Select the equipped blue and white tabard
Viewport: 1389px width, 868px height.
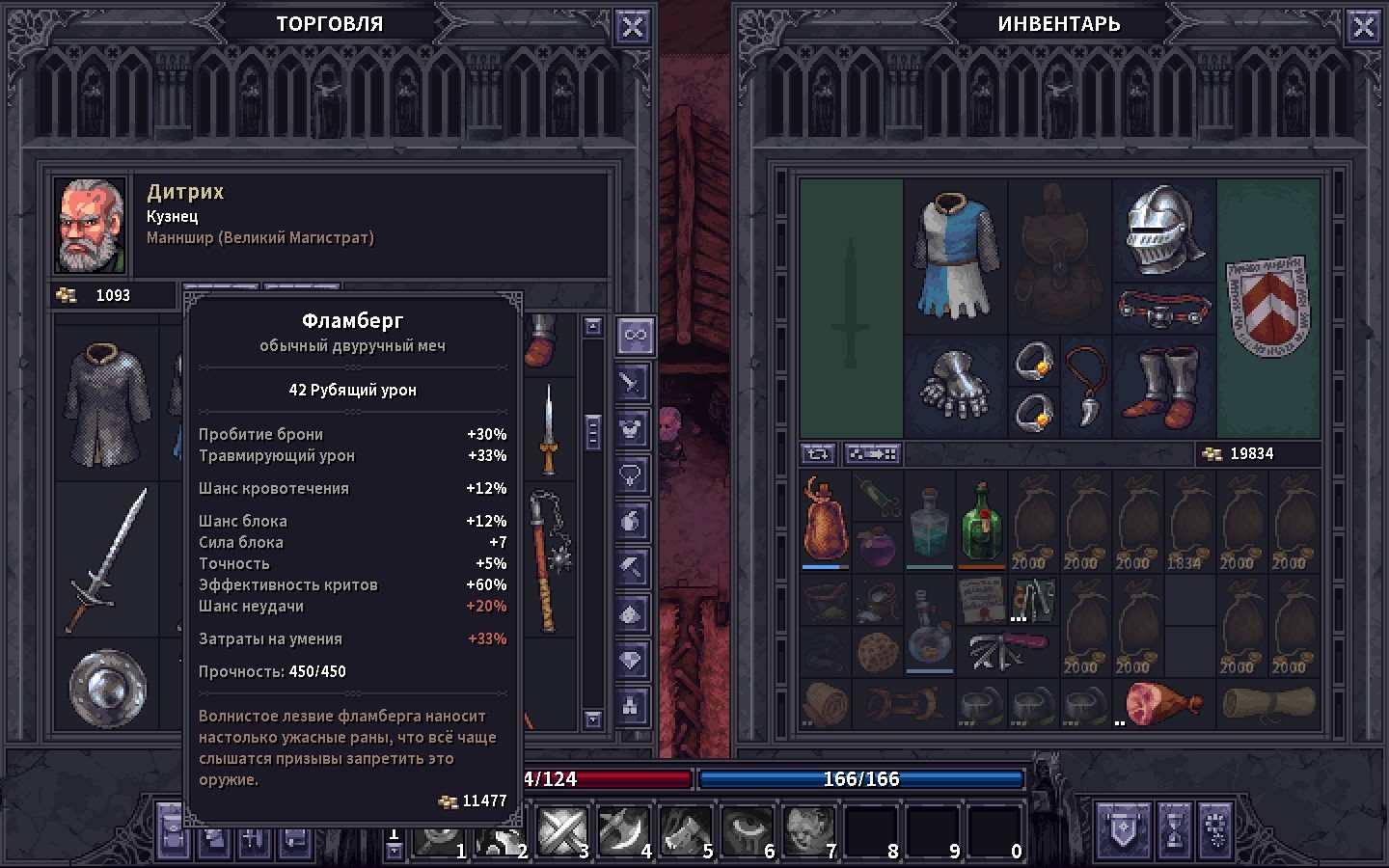(x=956, y=256)
